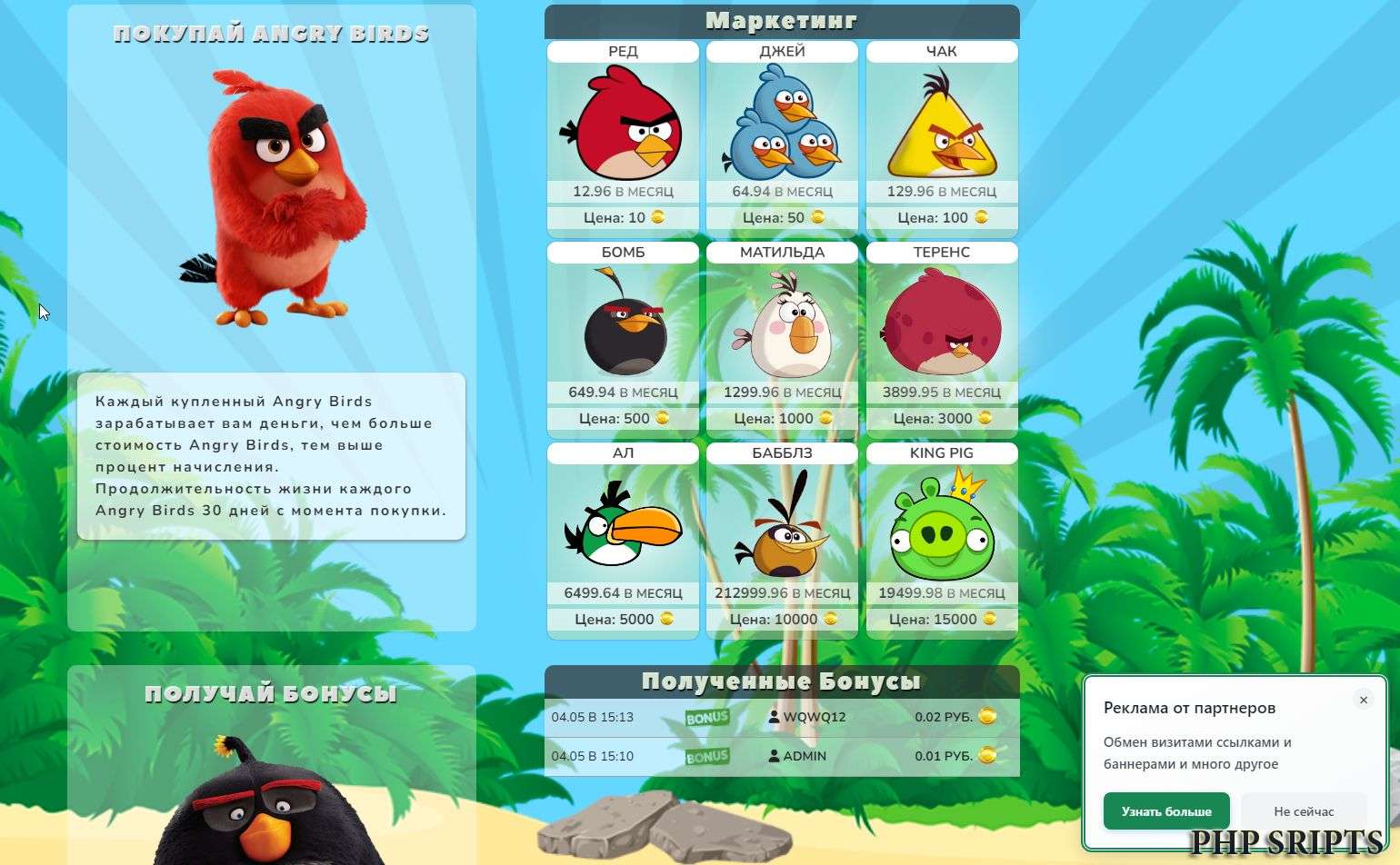Click the Полученные Бонусы header
The width and height of the screenshot is (1400, 865).
[783, 681]
